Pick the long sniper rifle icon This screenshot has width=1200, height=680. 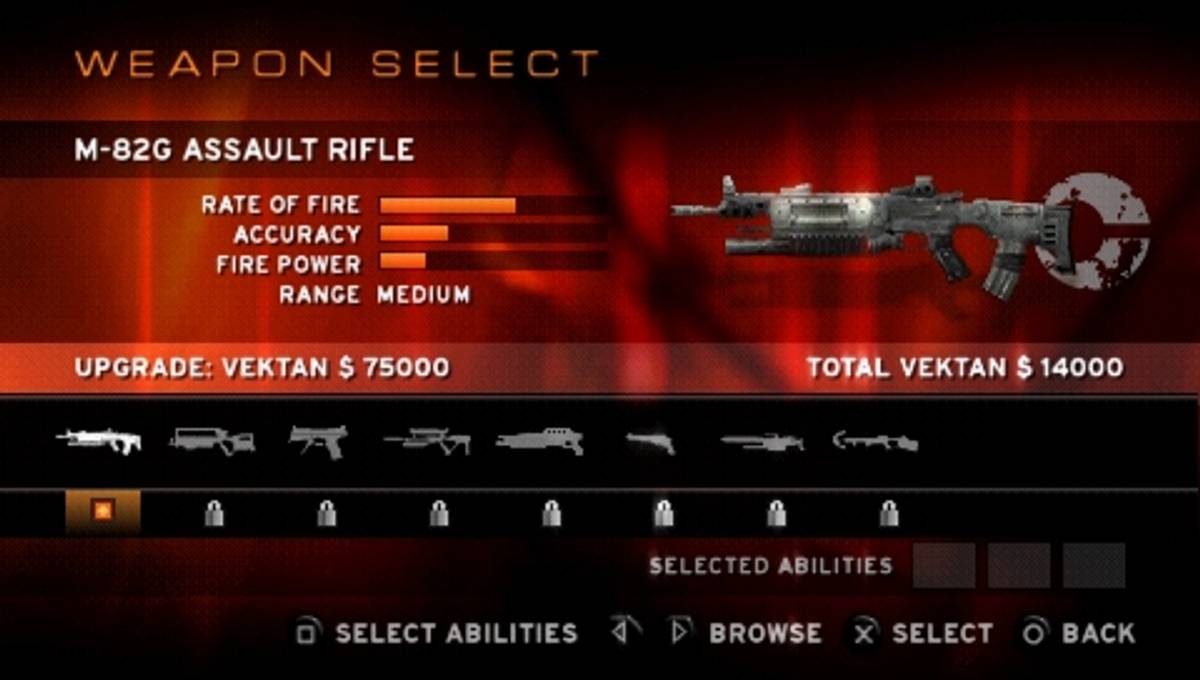point(762,441)
